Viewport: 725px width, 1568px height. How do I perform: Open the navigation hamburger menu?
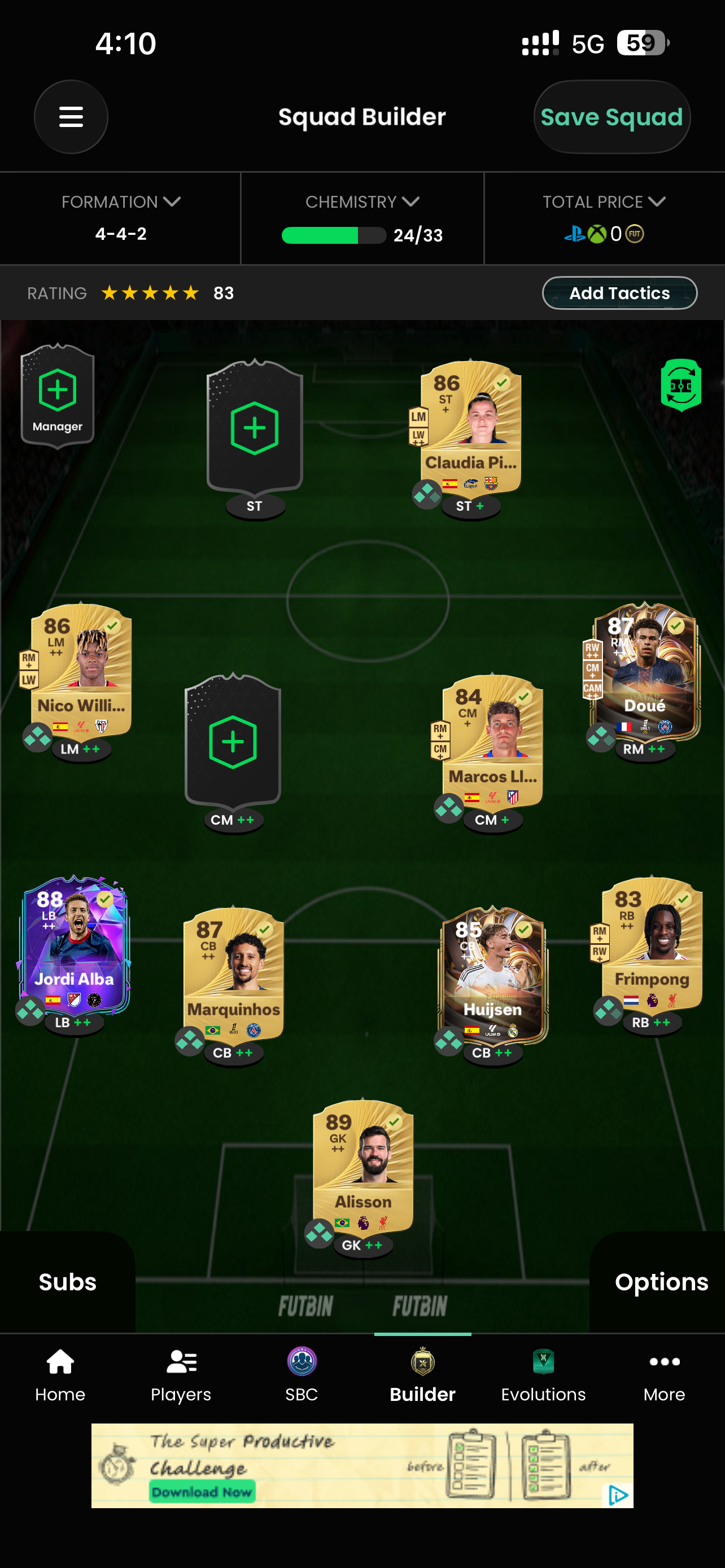[71, 117]
